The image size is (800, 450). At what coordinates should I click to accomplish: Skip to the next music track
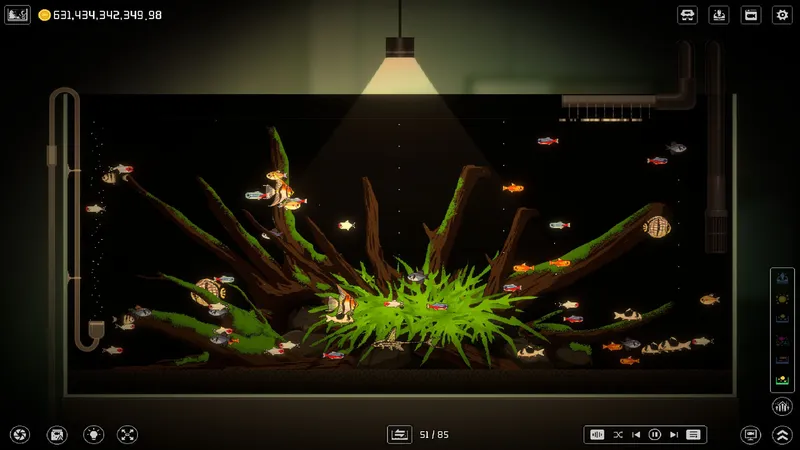[x=674, y=435]
